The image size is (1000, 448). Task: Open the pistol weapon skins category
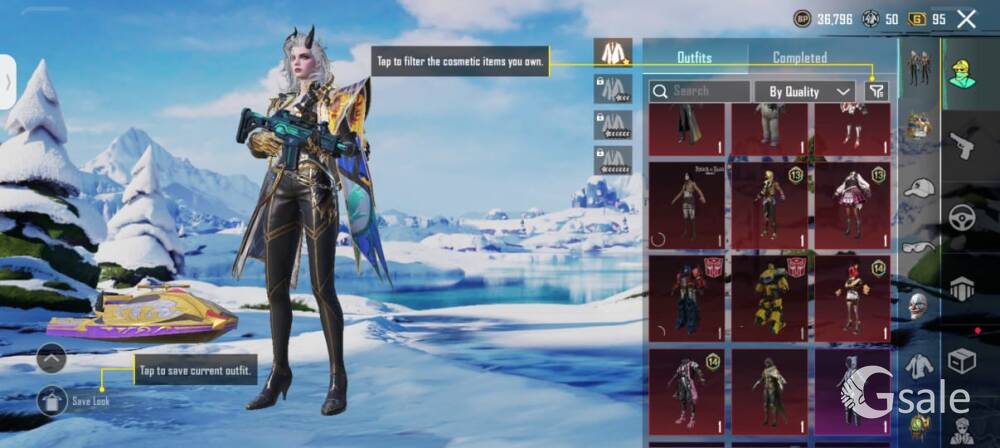coord(963,146)
